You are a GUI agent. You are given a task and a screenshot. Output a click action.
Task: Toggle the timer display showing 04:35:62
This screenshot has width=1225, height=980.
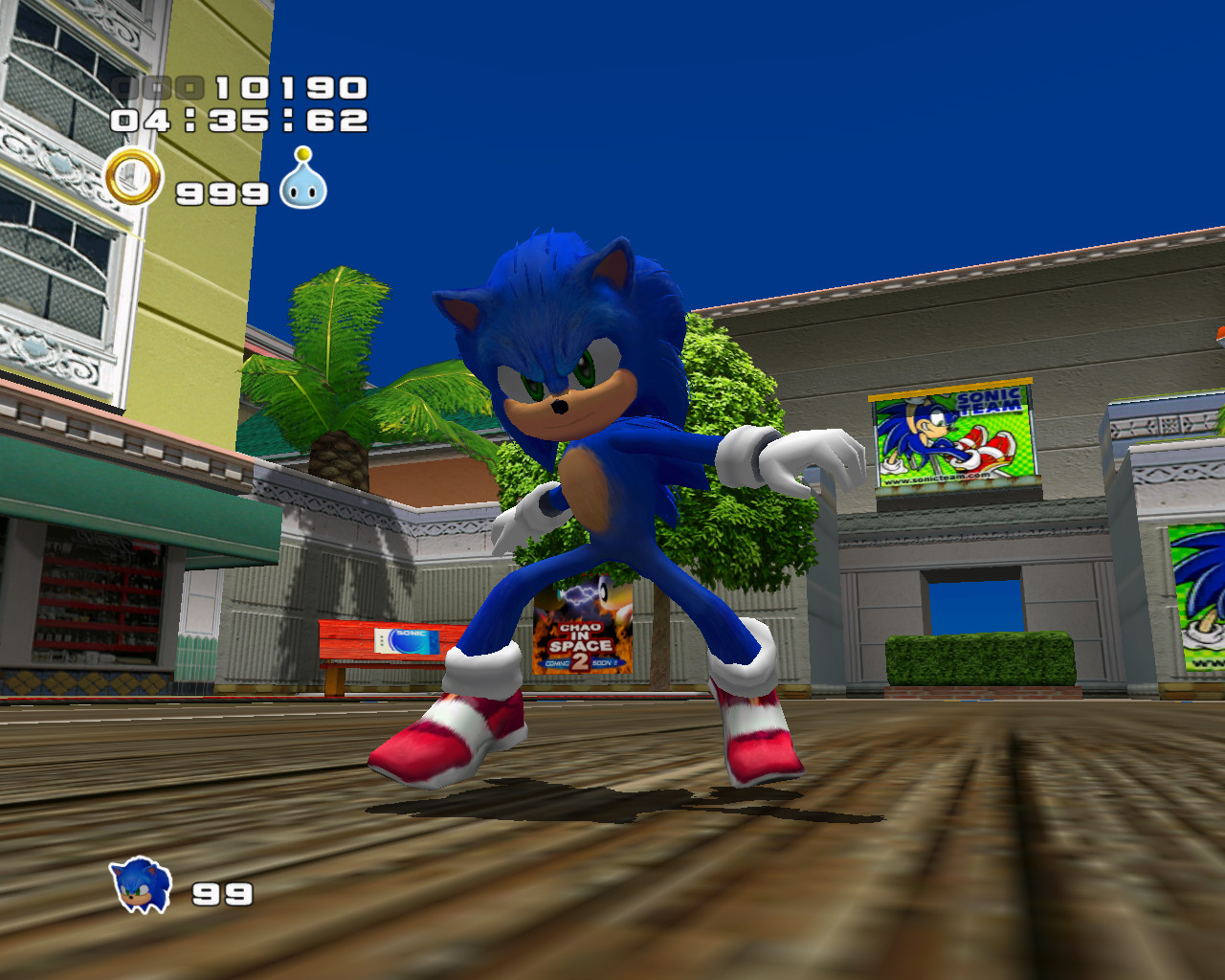239,121
